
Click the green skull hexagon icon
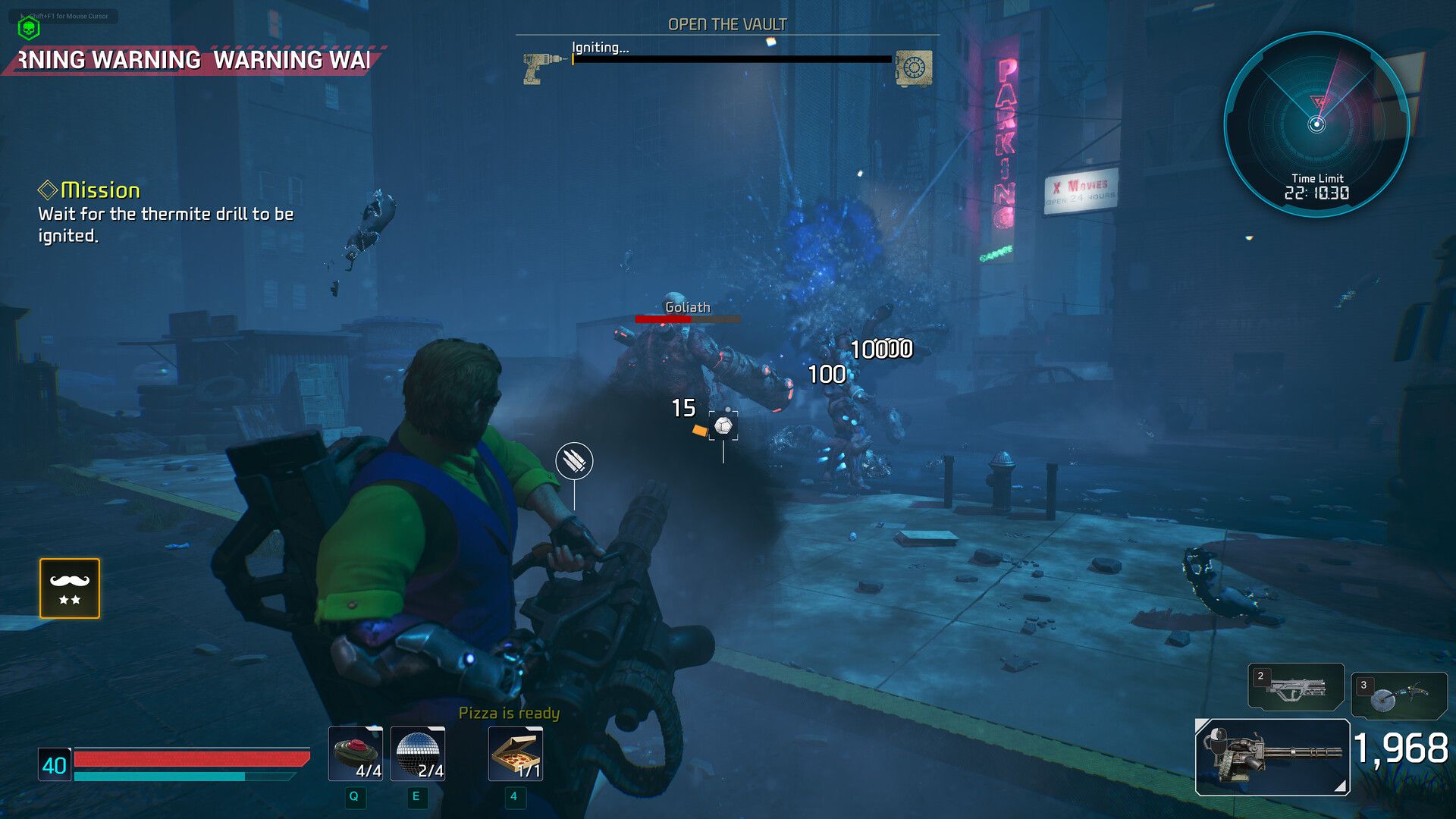click(x=29, y=29)
